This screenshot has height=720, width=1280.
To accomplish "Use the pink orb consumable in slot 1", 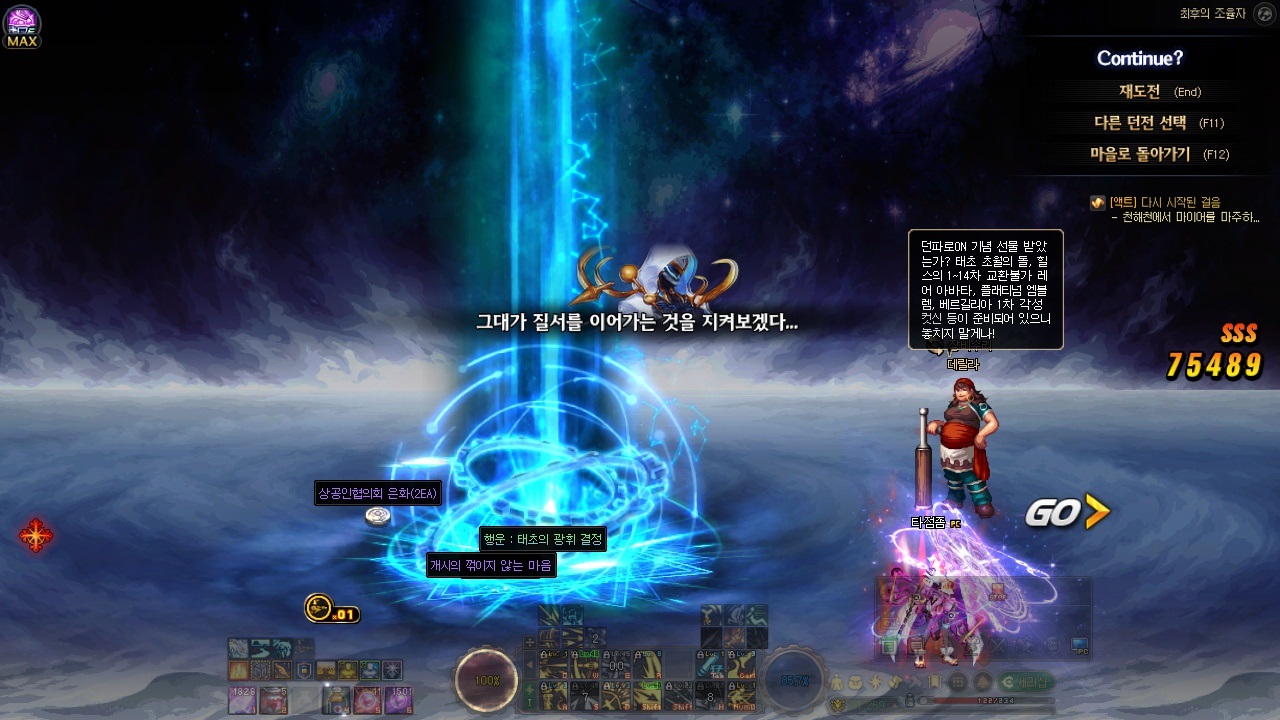I will (x=241, y=700).
